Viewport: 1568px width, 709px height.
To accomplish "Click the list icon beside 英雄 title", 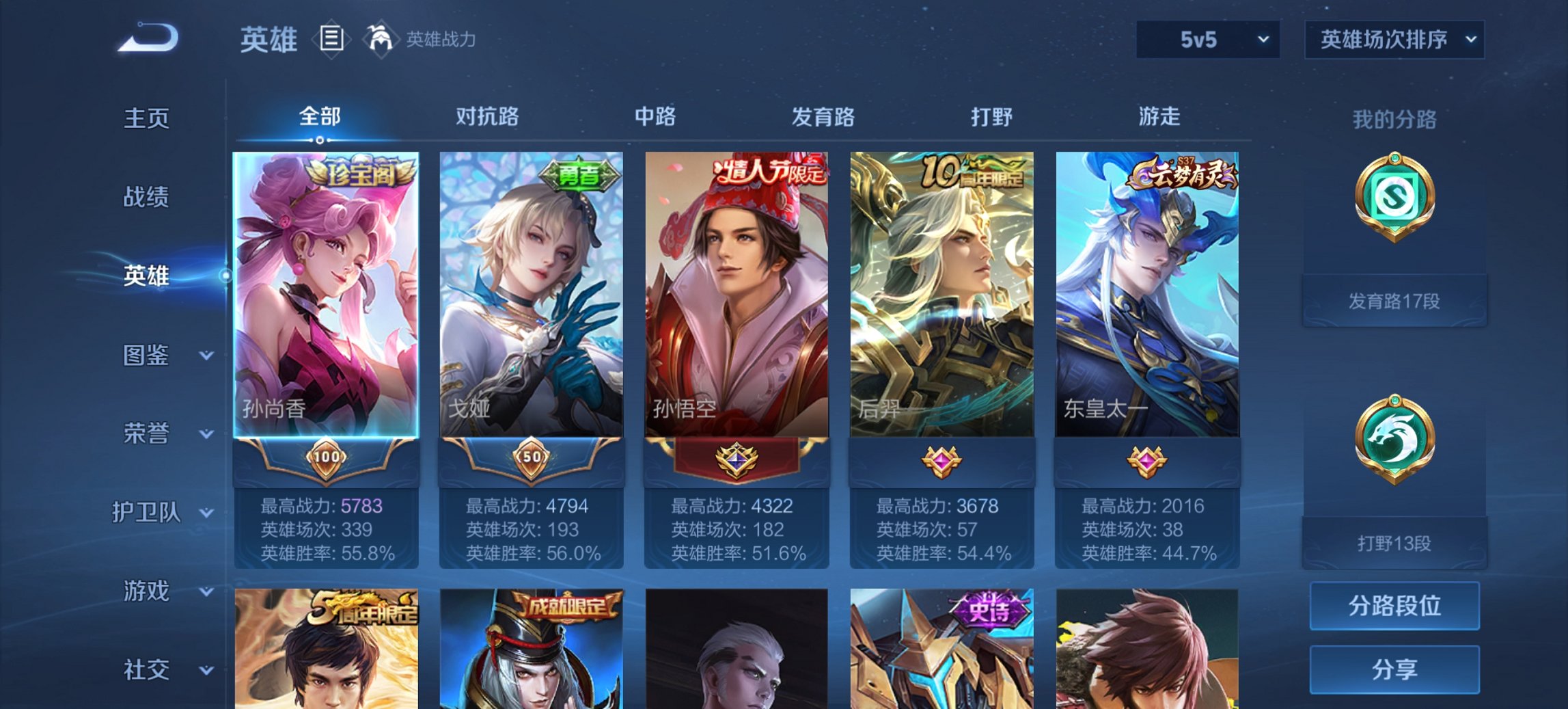I will (x=331, y=40).
